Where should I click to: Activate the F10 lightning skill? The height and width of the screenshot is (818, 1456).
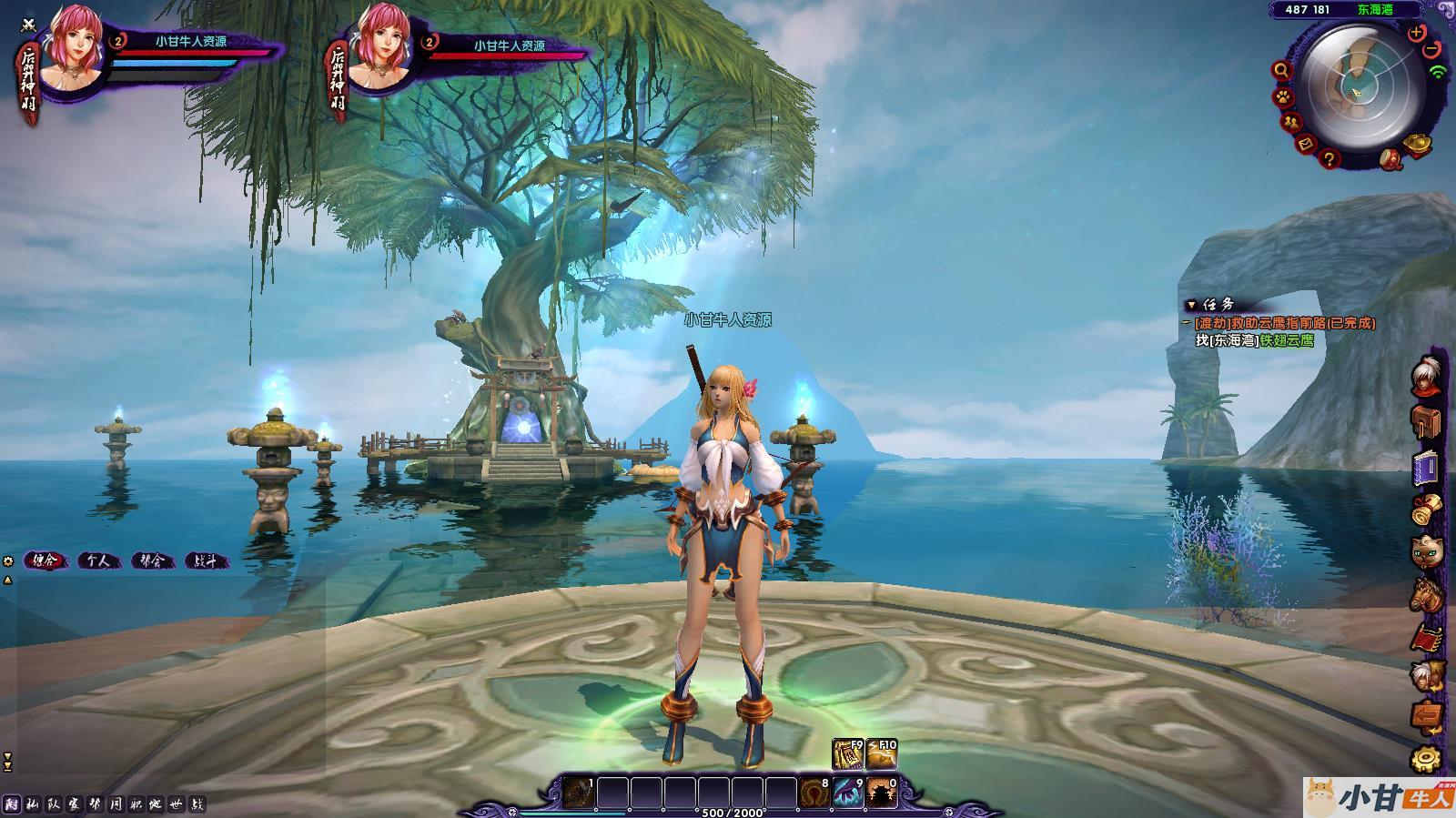pyautogui.click(x=882, y=753)
